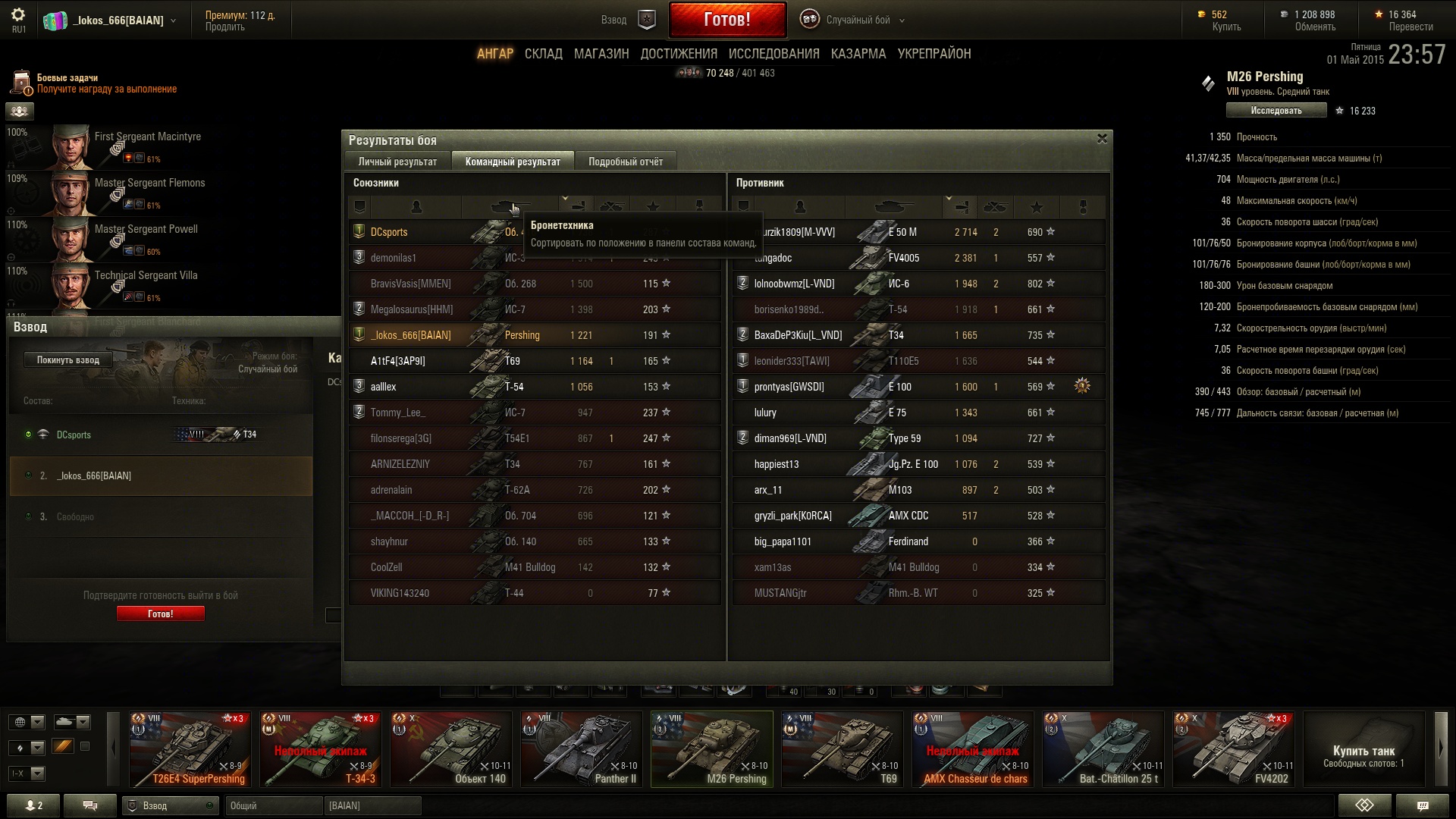Buy a new tank slot via Купить танк
Image resolution: width=1456 pixels, height=819 pixels.
click(x=1363, y=755)
